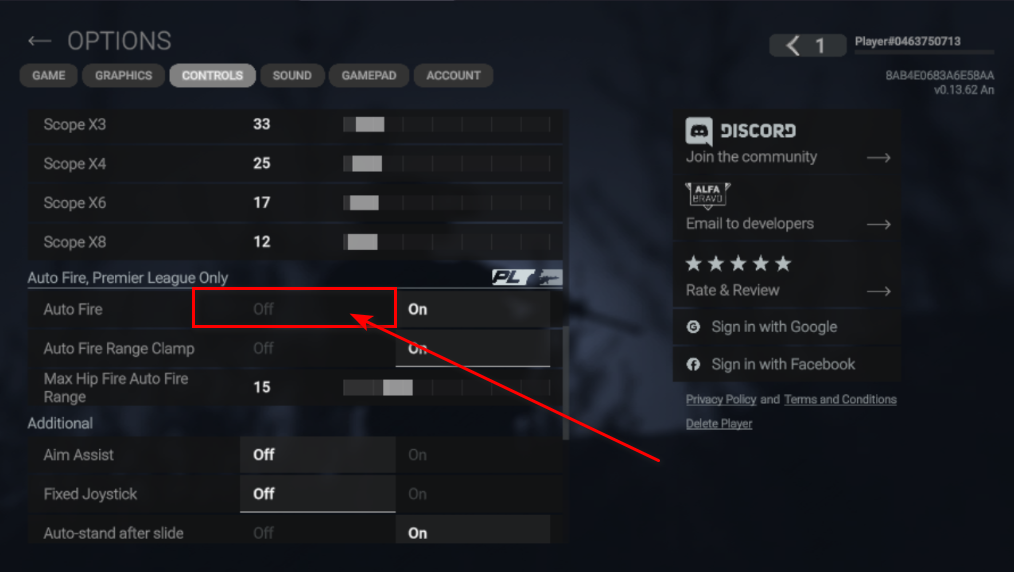
Task: Go back using the Options arrow
Action: point(39,41)
